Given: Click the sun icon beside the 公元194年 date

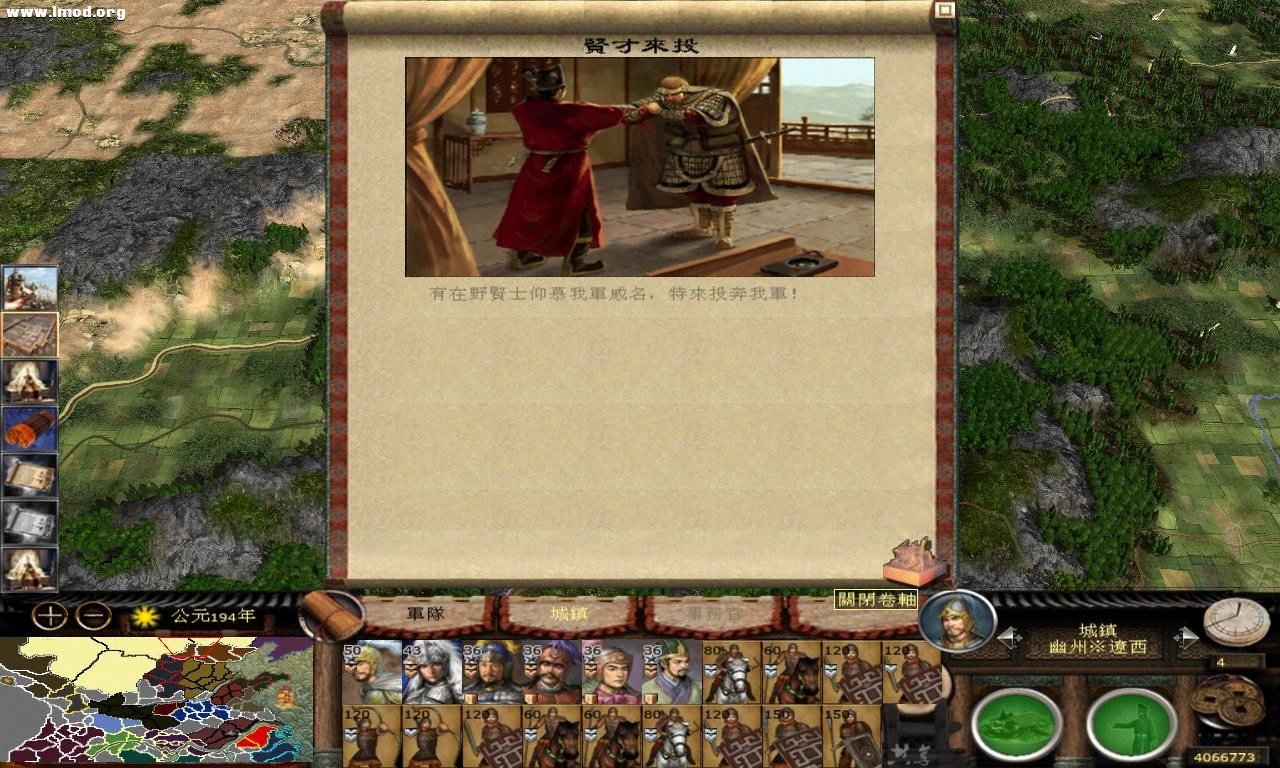Looking at the screenshot, I should [x=146, y=619].
